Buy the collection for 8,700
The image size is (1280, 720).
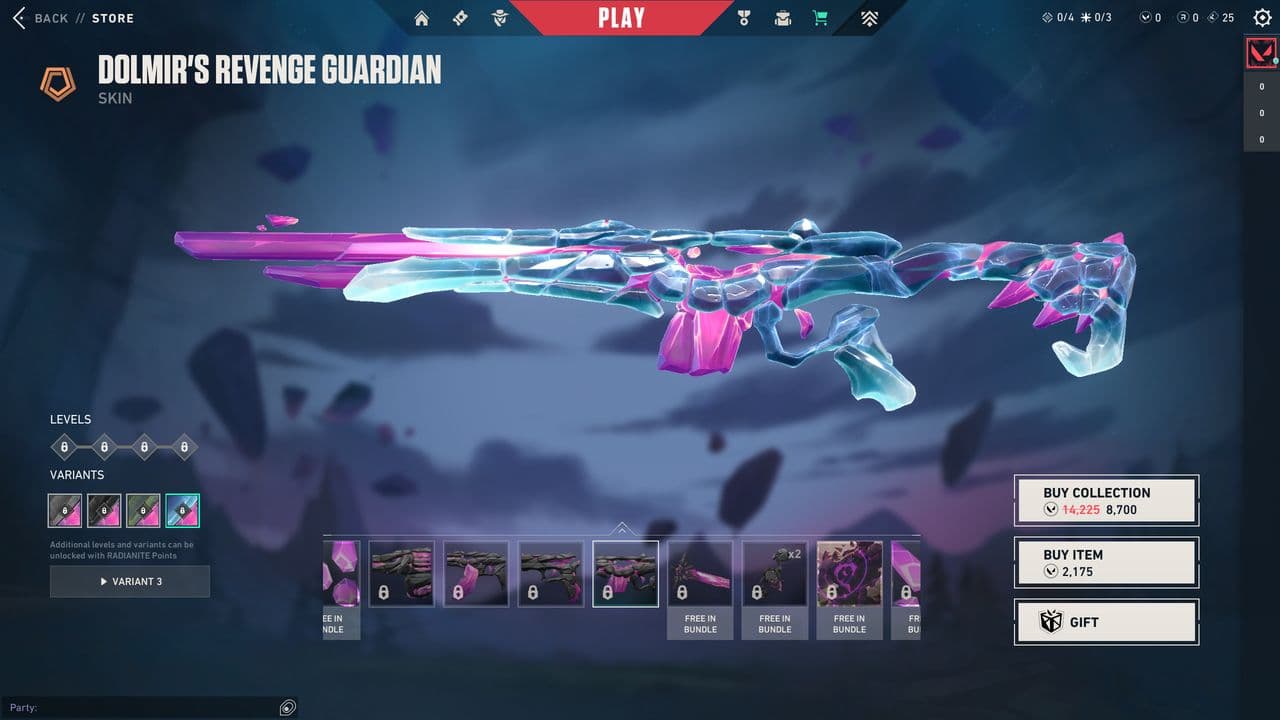[x=1106, y=500]
